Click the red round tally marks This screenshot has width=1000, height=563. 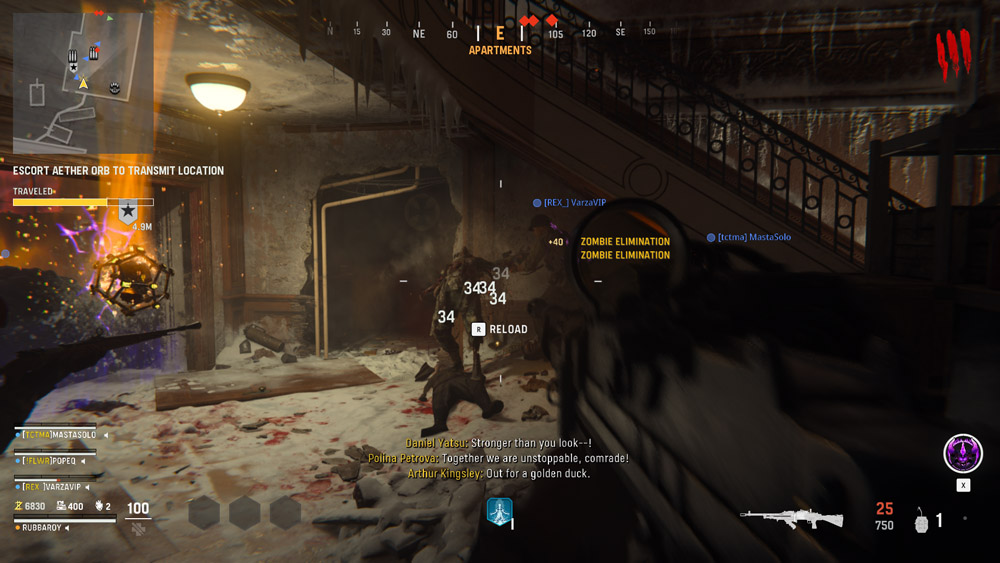pos(952,53)
